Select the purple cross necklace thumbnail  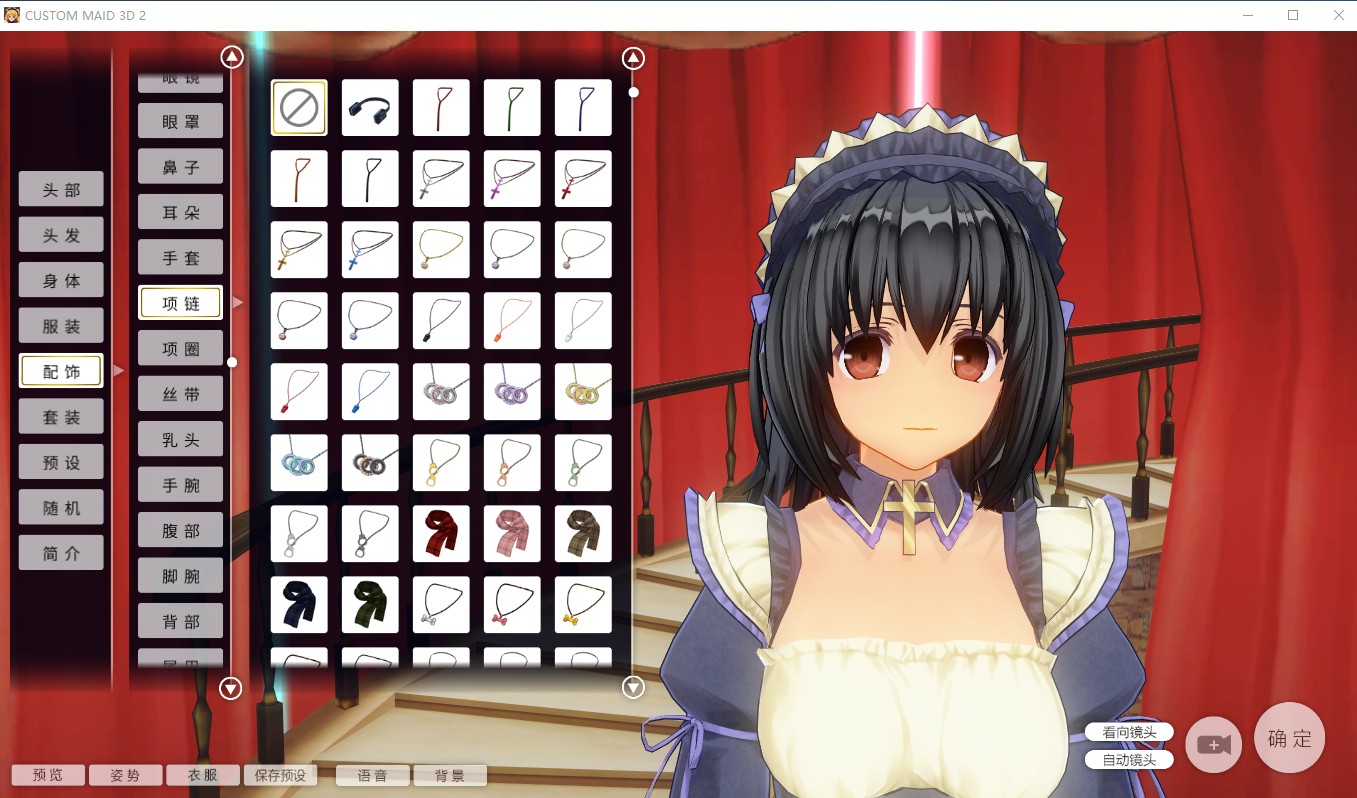[512, 178]
